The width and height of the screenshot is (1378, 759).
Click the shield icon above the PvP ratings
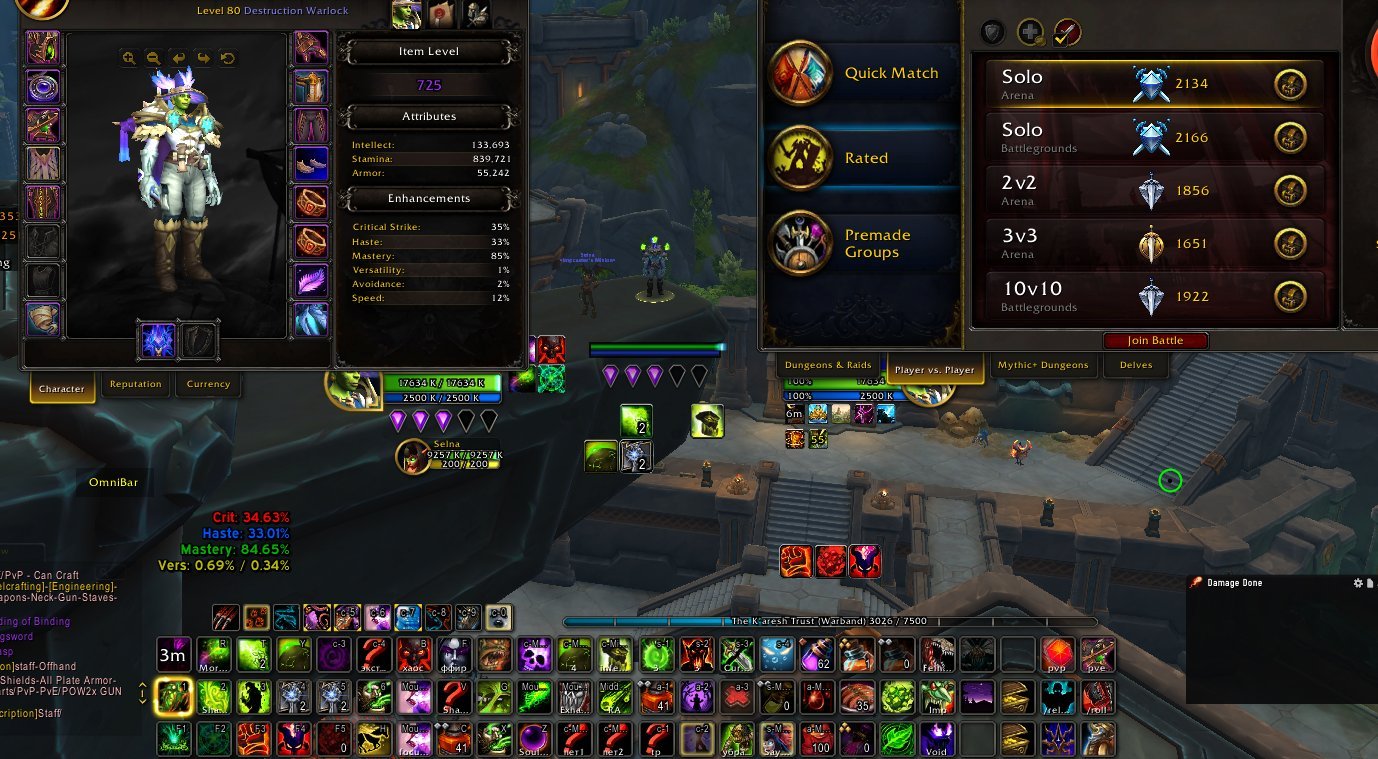click(991, 32)
